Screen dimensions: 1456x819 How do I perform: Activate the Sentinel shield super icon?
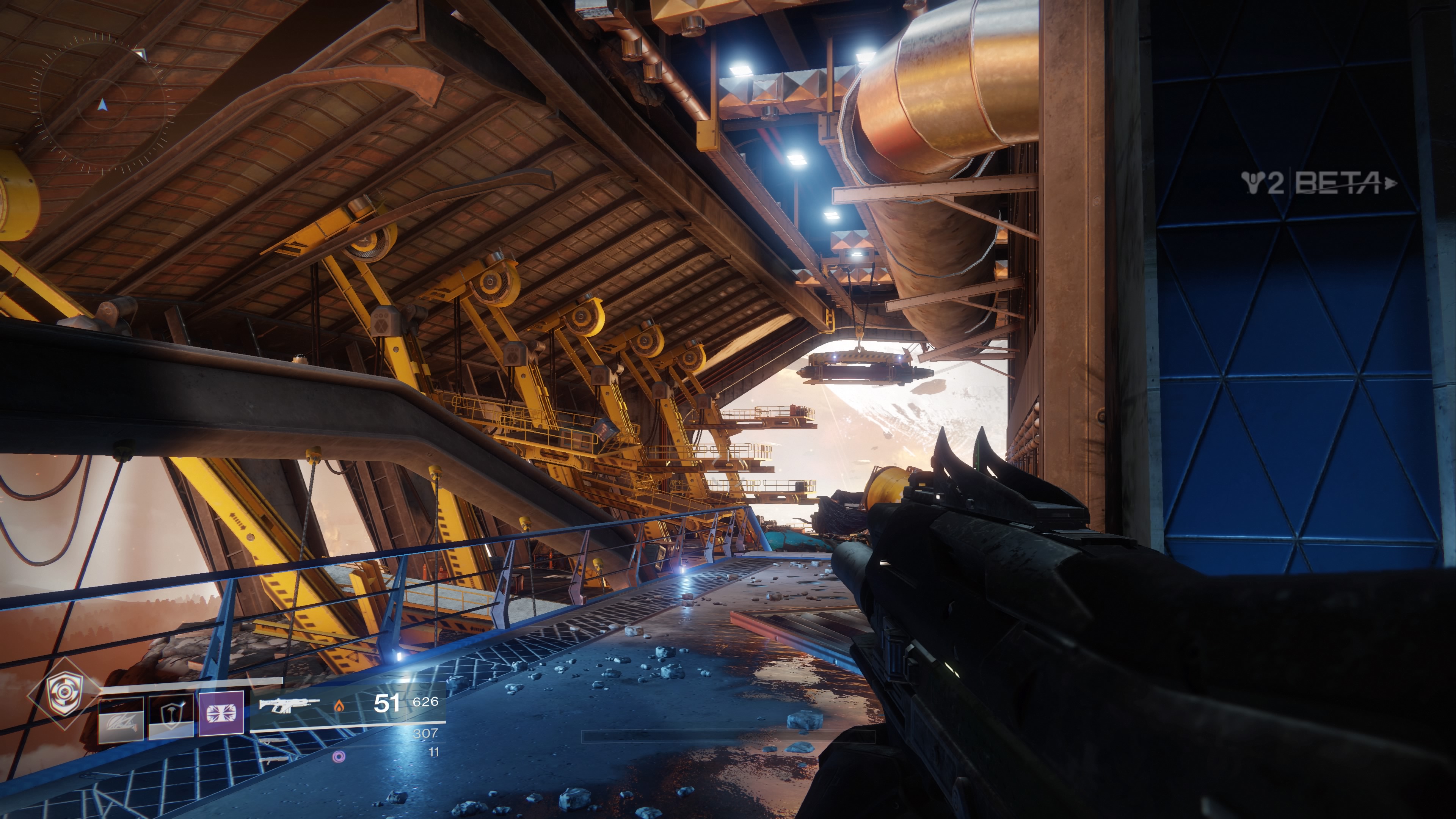coord(63,694)
